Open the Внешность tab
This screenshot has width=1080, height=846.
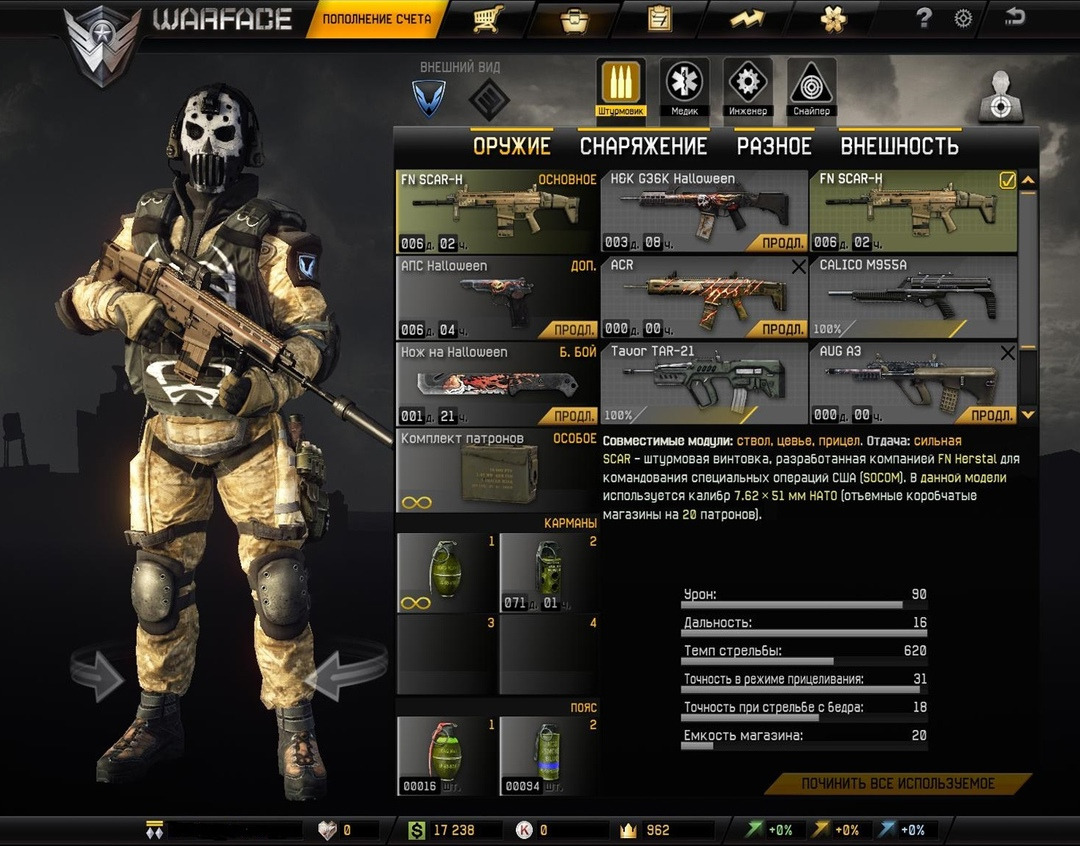tap(899, 146)
